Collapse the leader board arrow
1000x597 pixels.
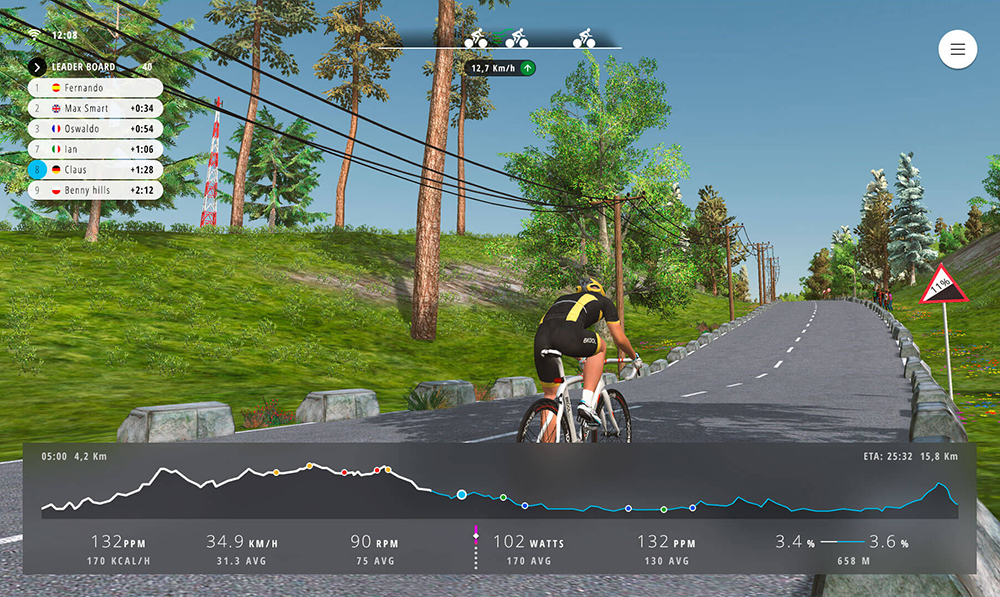[x=37, y=67]
